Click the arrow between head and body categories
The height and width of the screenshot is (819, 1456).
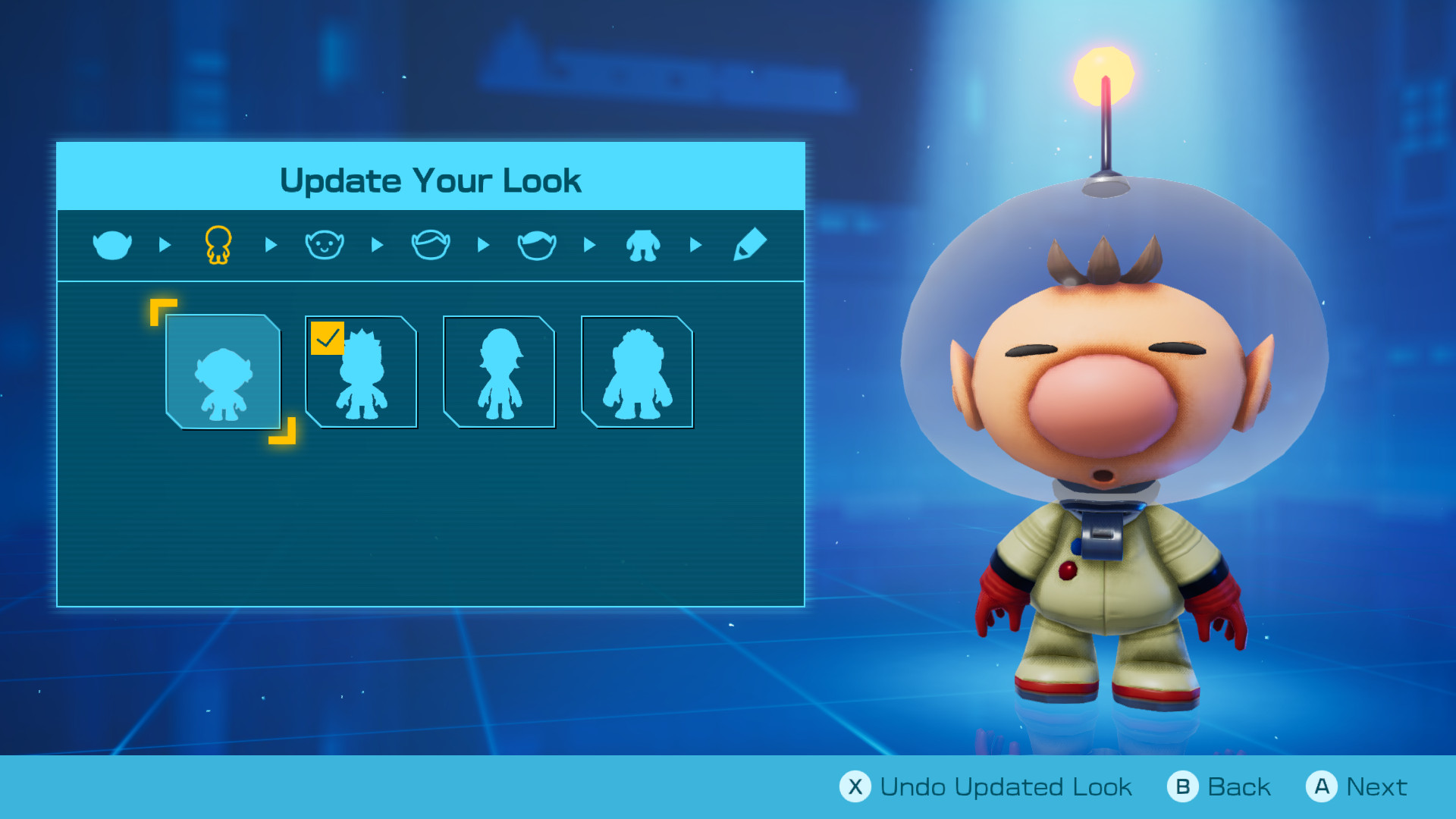[x=164, y=244]
